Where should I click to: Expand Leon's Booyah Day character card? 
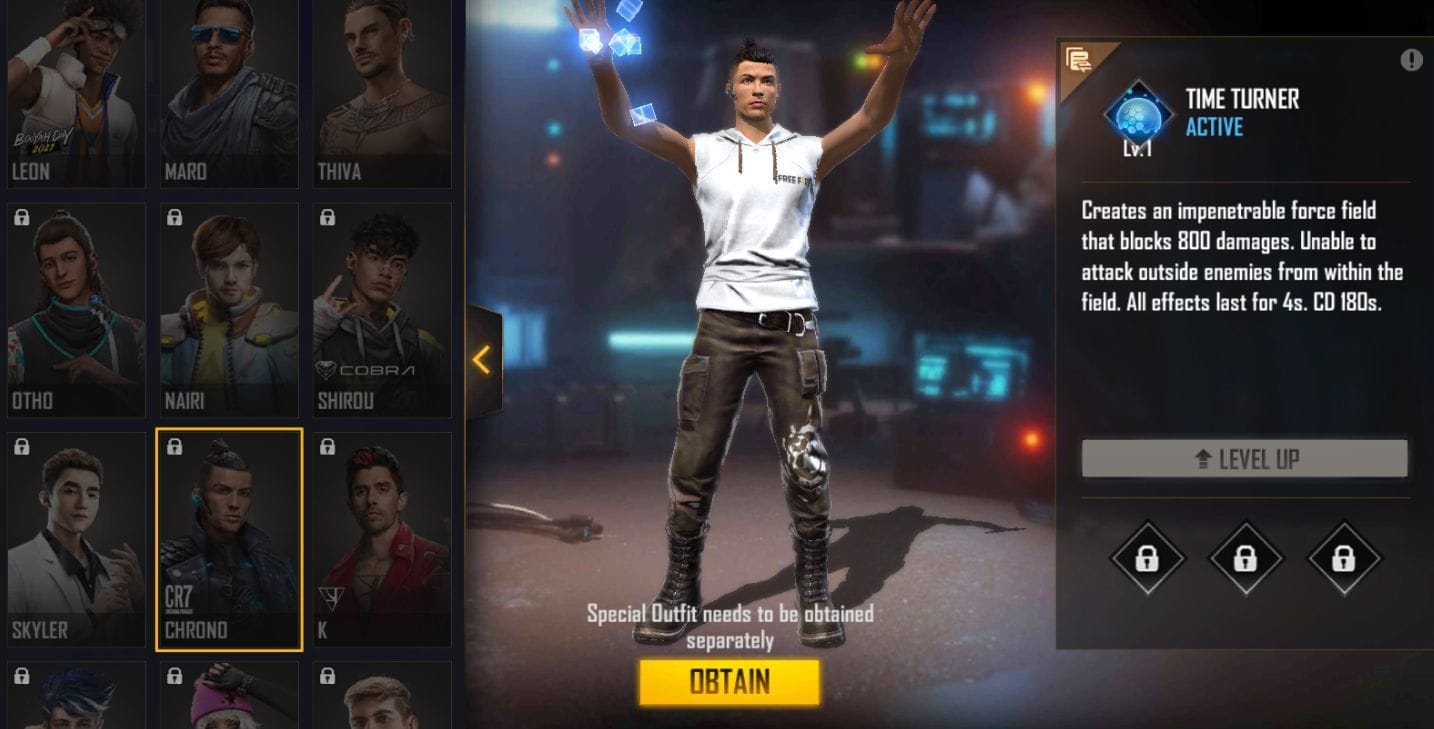pos(76,90)
